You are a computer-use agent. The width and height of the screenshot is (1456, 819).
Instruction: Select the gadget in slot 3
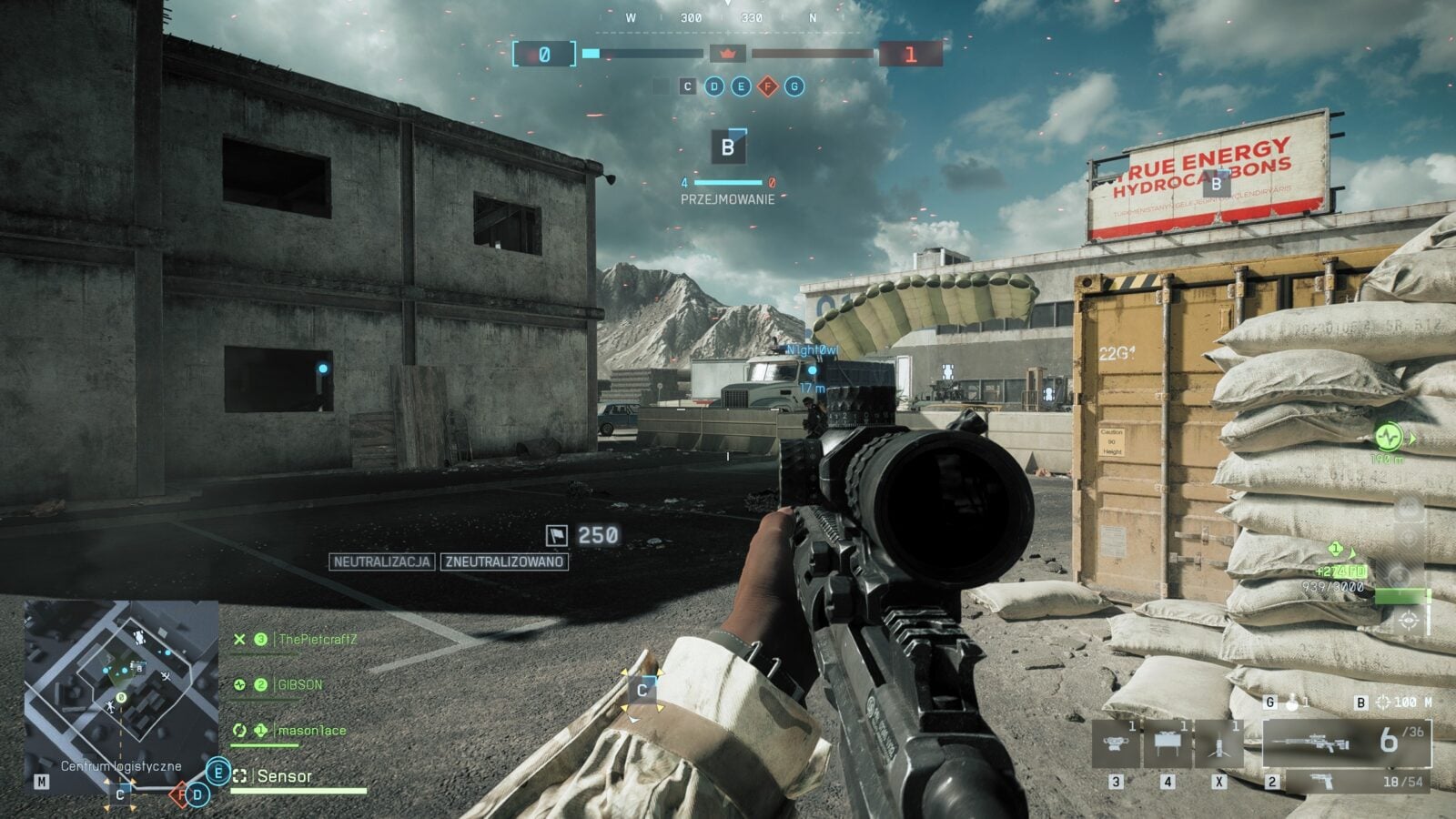(x=1116, y=743)
